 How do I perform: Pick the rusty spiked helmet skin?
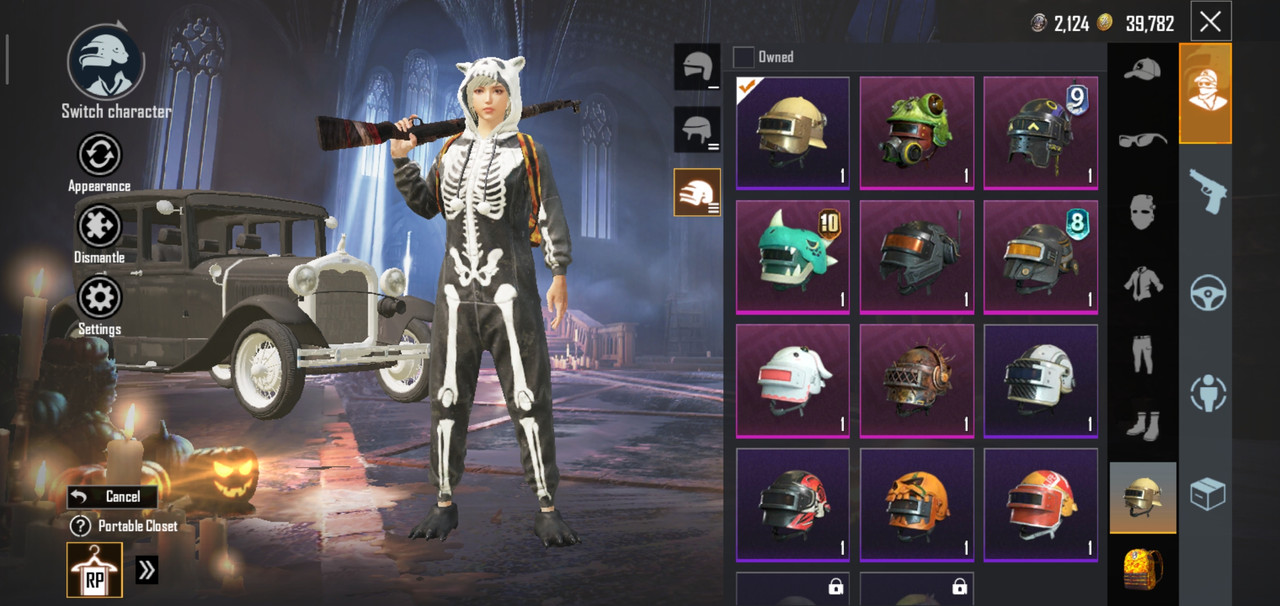click(916, 381)
